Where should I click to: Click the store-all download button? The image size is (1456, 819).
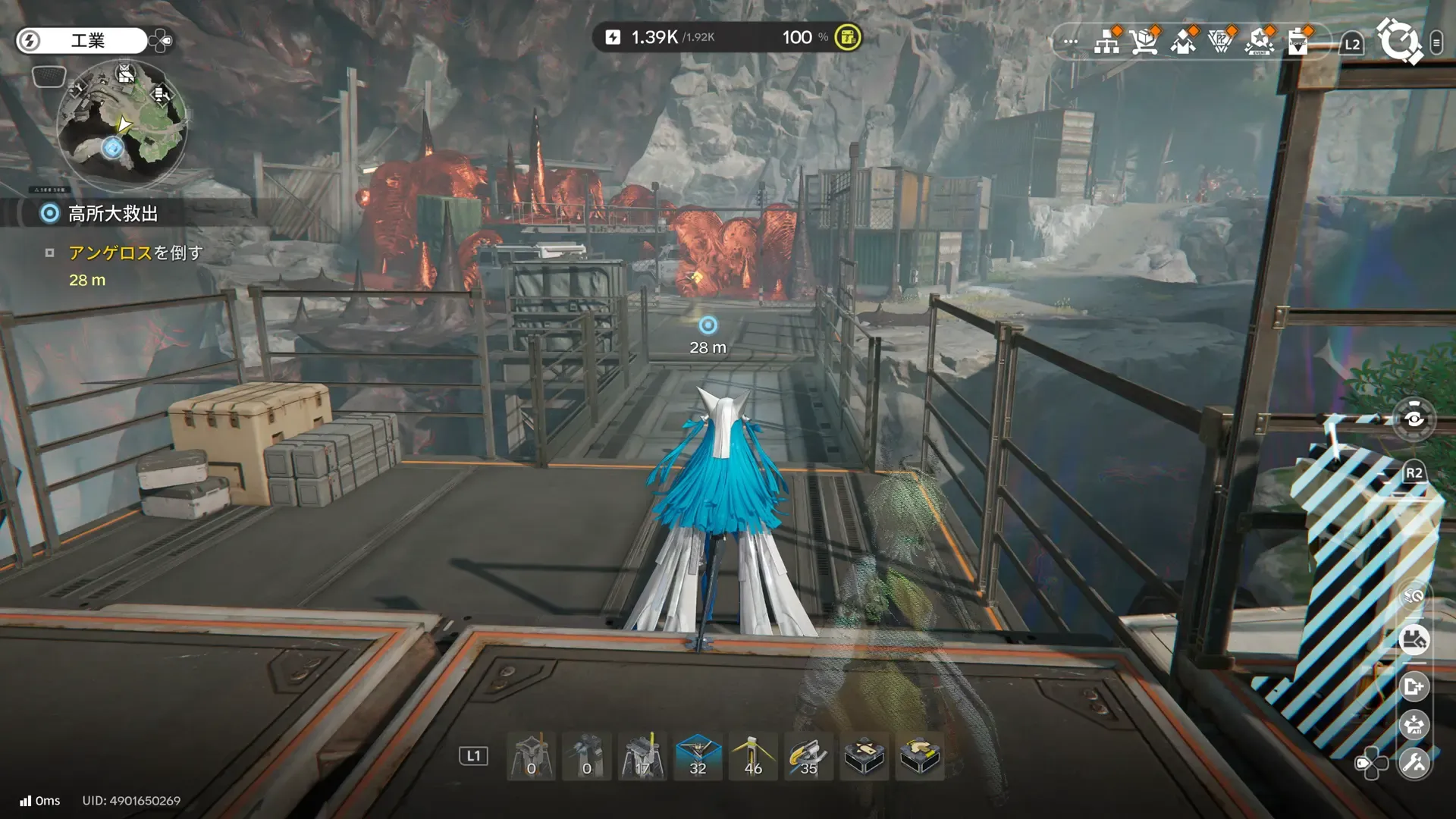1414,725
